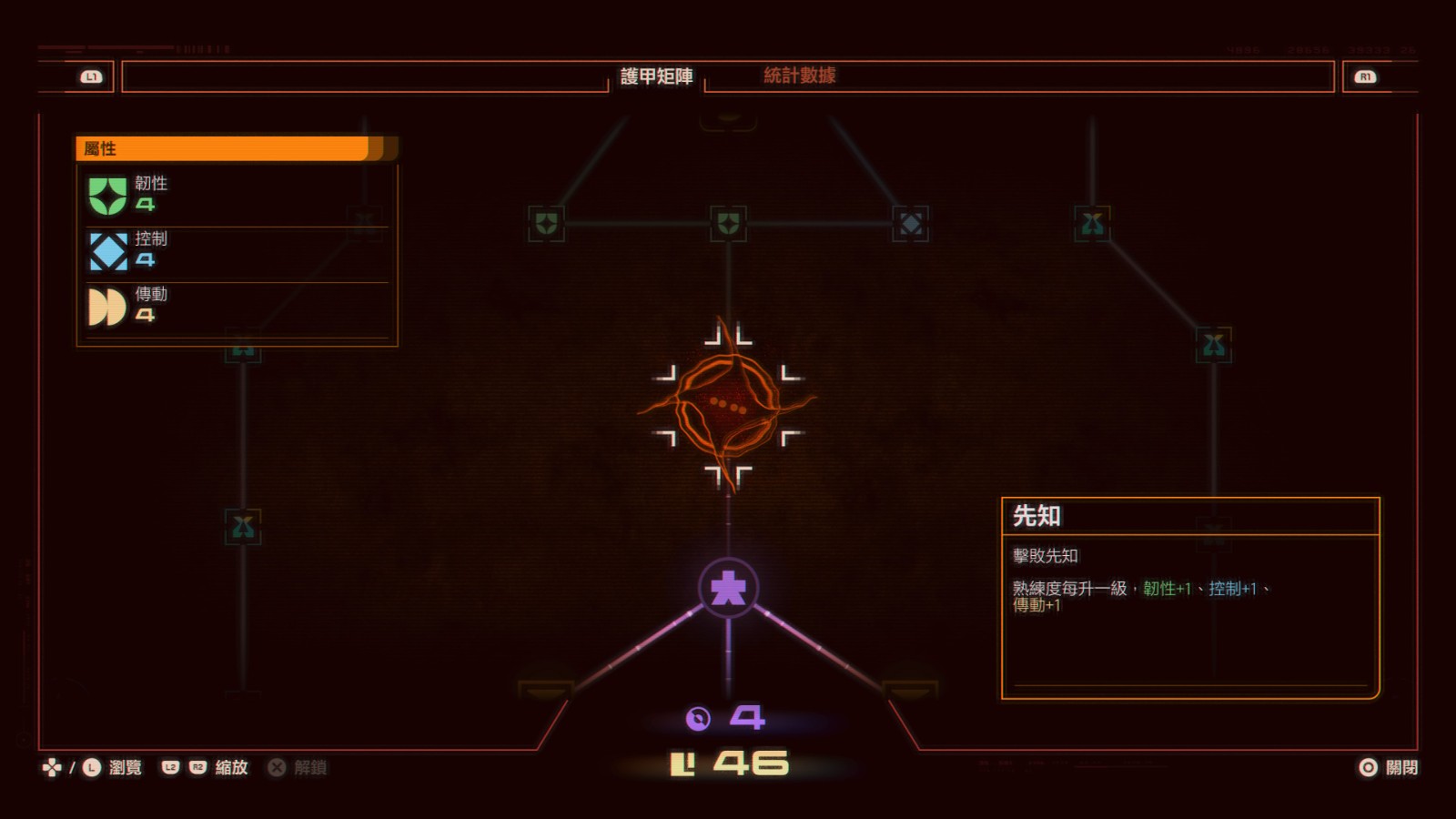The height and width of the screenshot is (819, 1456).
Task: Select the blue diamond 控制 node
Action: tap(910, 224)
